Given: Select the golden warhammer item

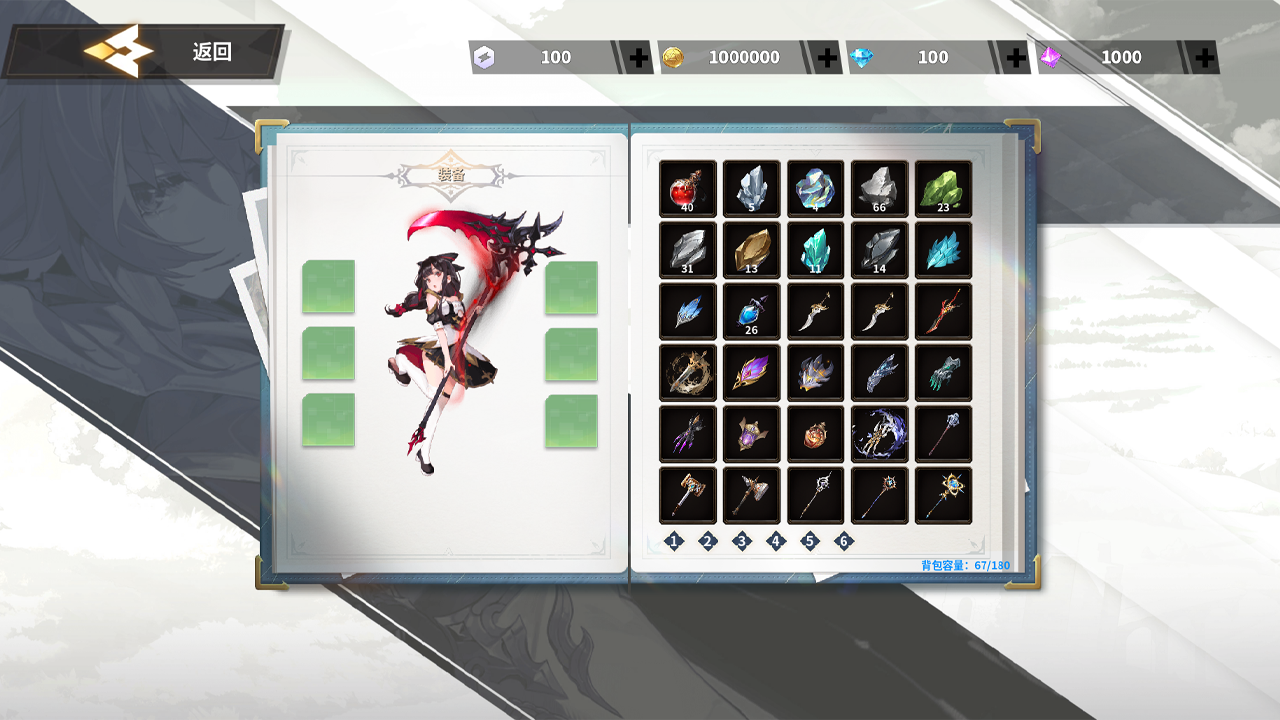Looking at the screenshot, I should click(687, 495).
